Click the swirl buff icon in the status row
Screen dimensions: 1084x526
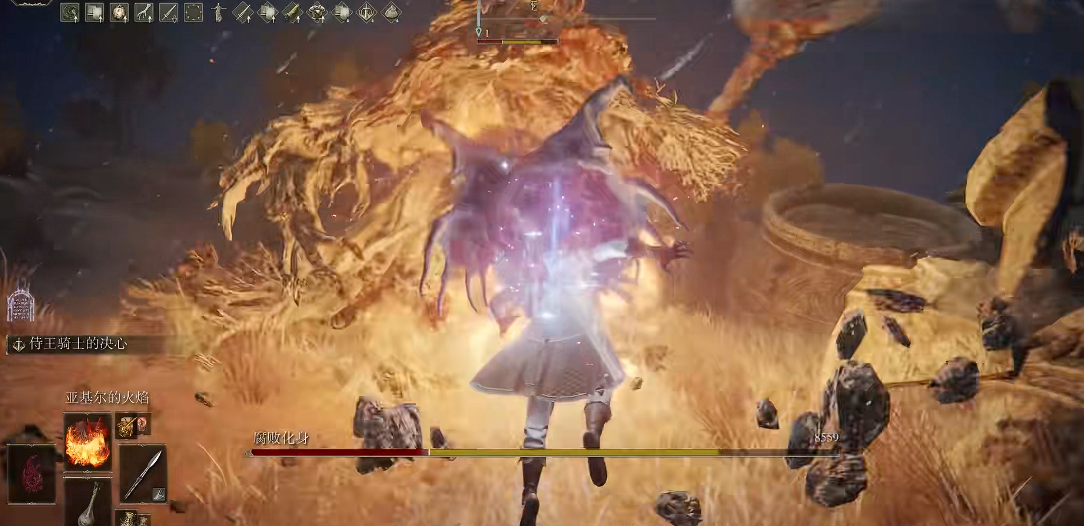point(69,12)
